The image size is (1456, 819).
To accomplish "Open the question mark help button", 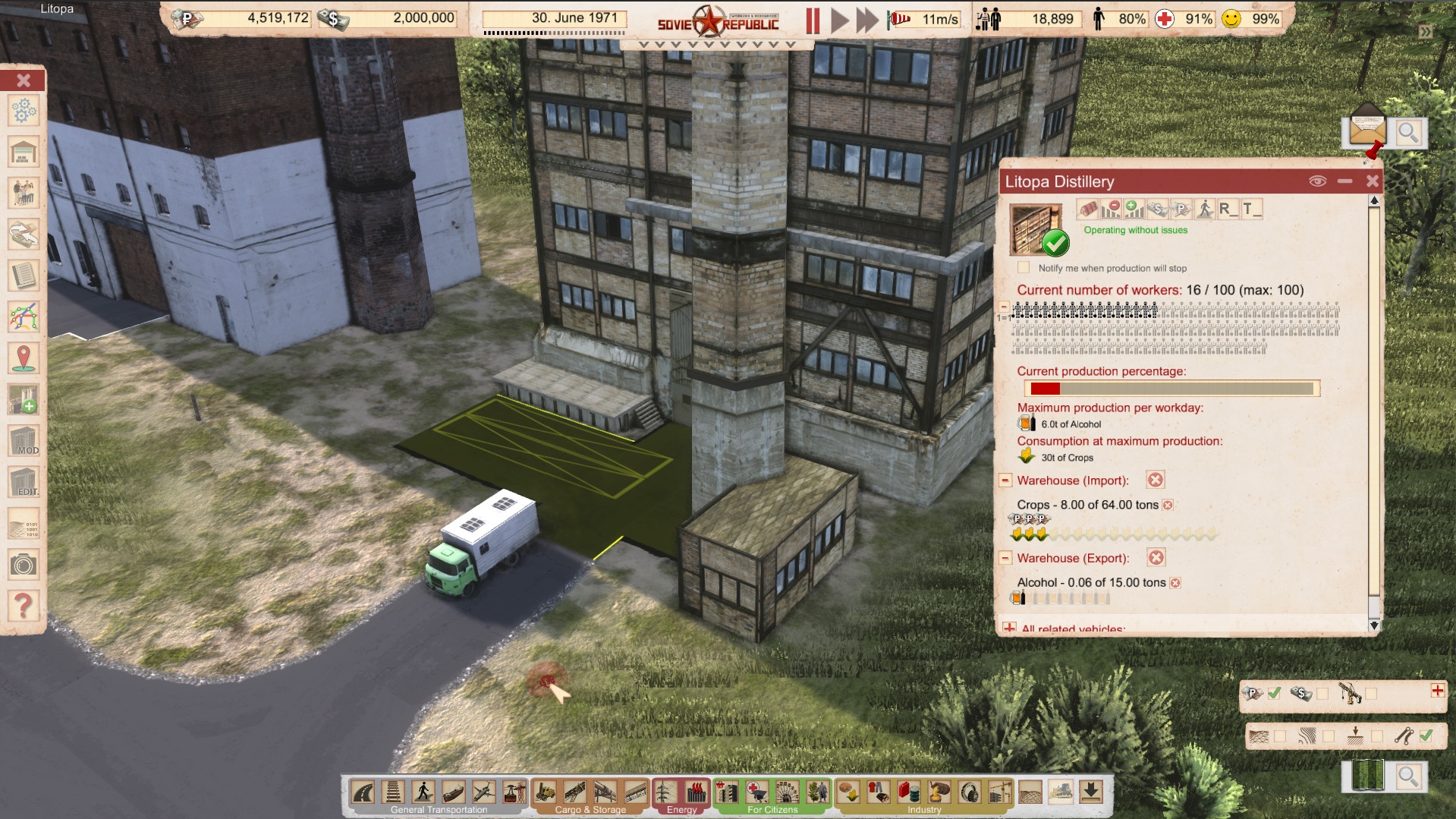I will pos(24,605).
